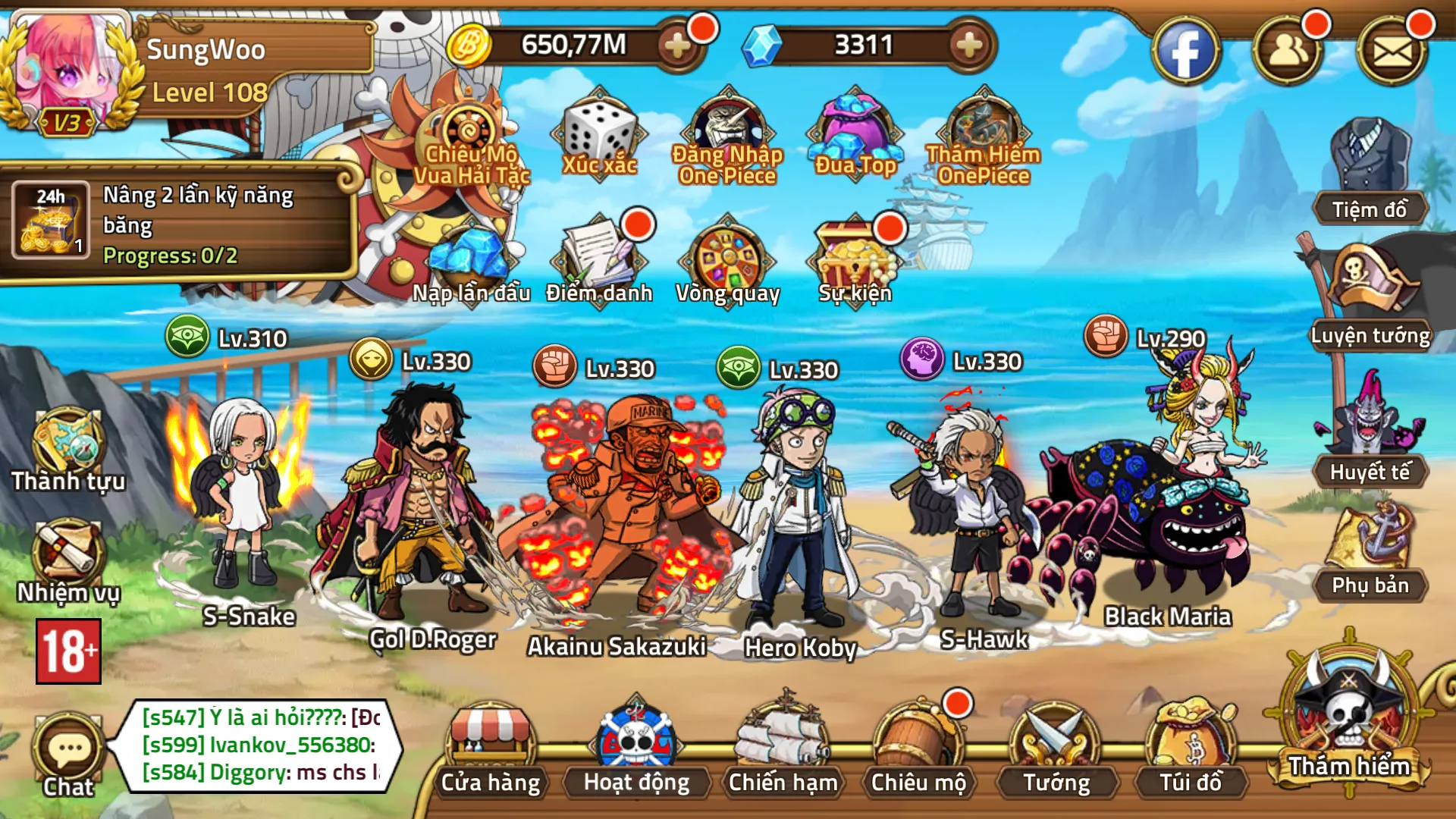Add gold with the coin plus button

coord(677,45)
